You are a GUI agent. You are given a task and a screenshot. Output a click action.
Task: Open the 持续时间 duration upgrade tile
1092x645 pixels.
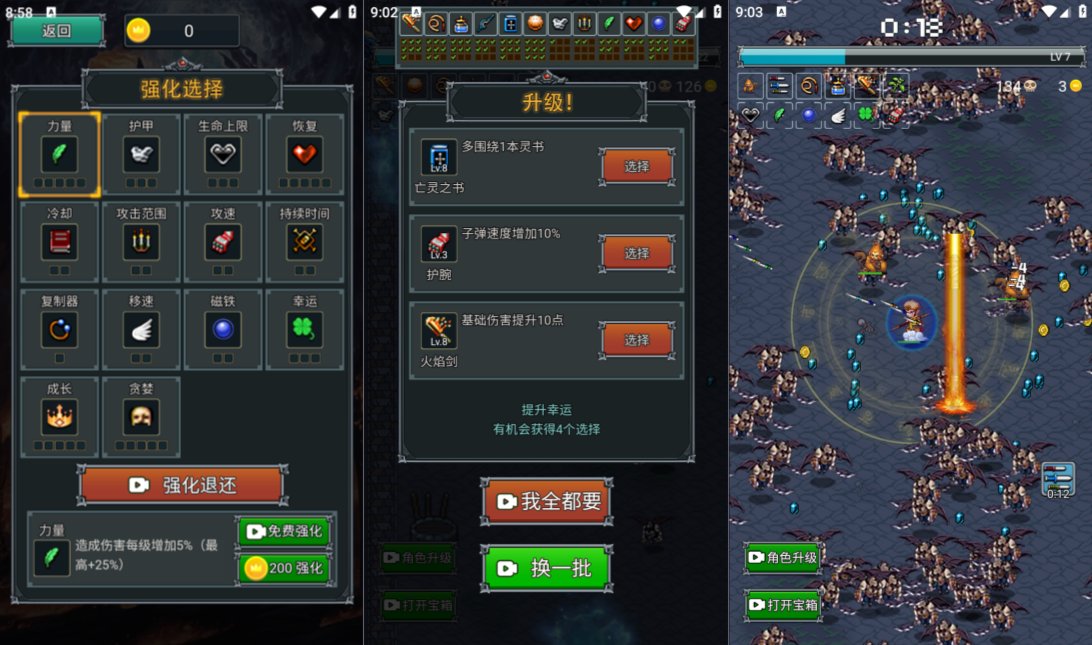coord(305,241)
